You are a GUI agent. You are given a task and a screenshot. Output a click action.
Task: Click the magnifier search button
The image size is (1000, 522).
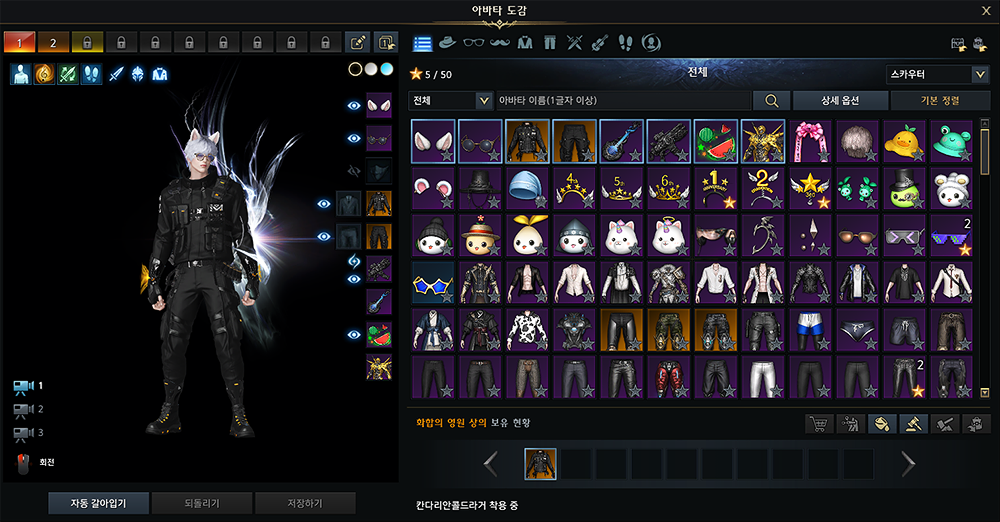771,100
